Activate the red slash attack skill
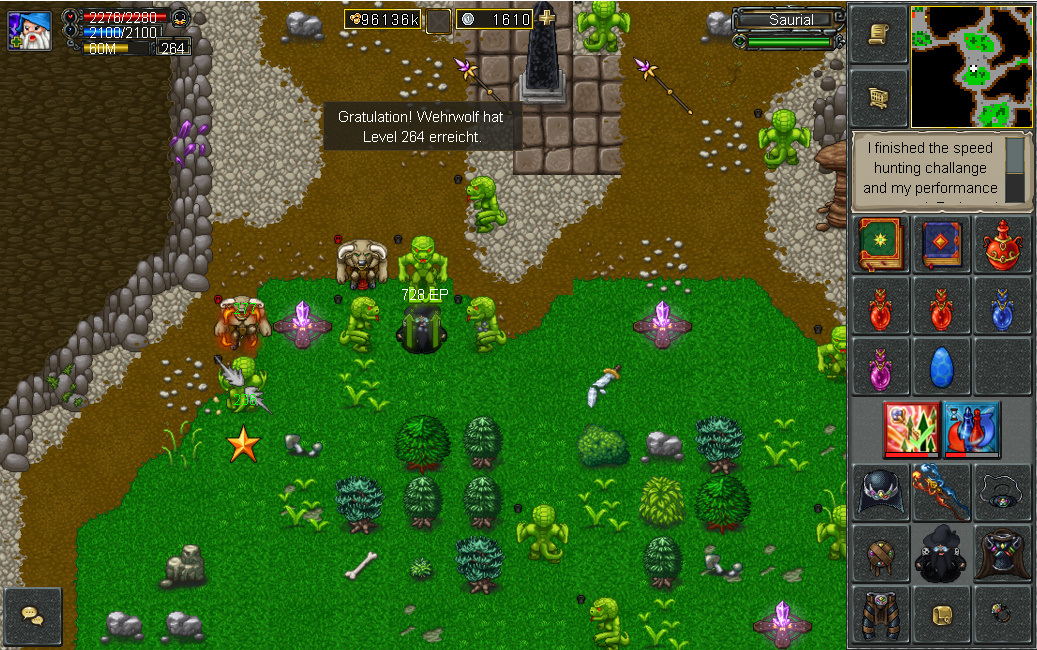This screenshot has width=1037, height=650. coord(911,429)
